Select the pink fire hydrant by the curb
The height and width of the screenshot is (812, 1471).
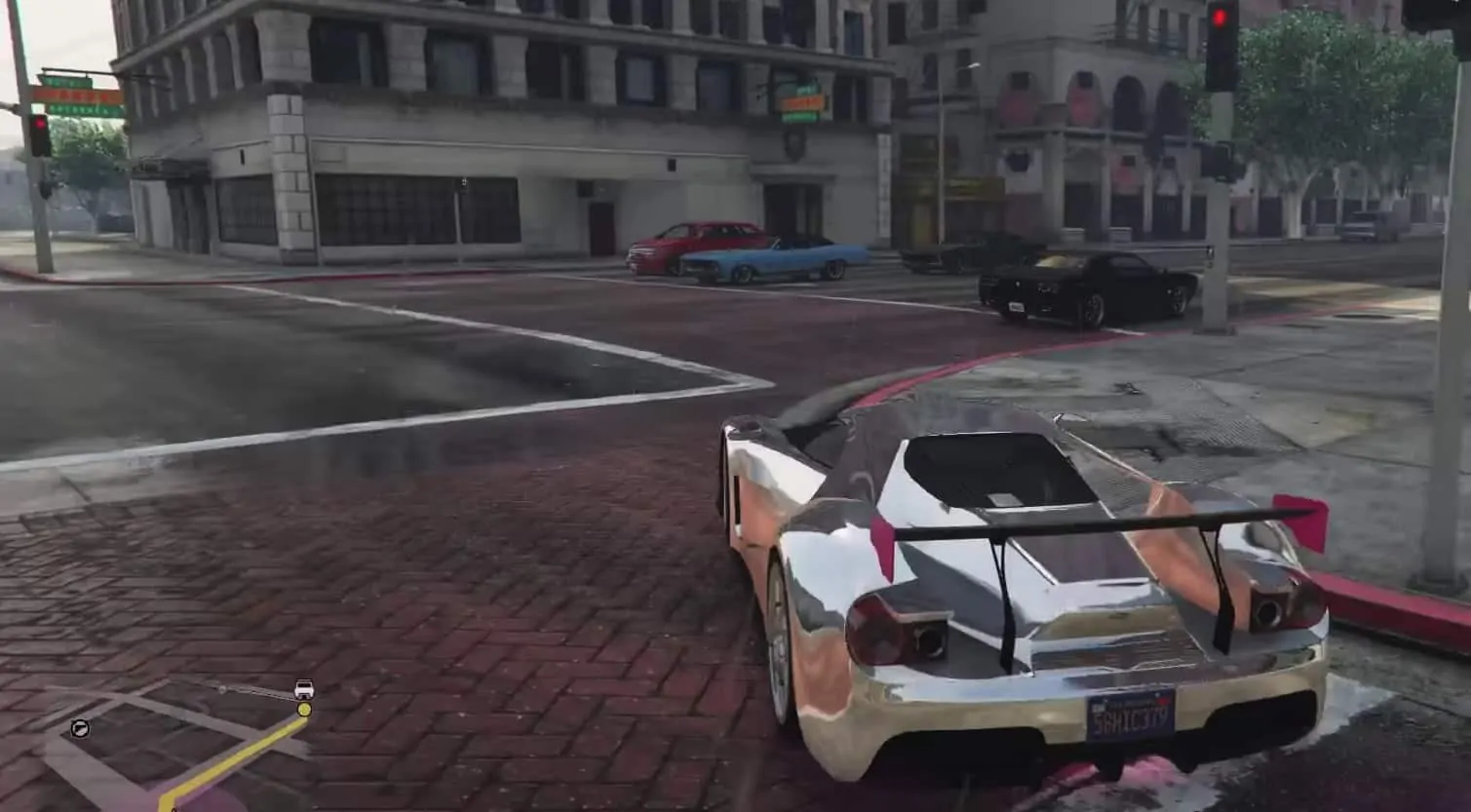(1304, 522)
